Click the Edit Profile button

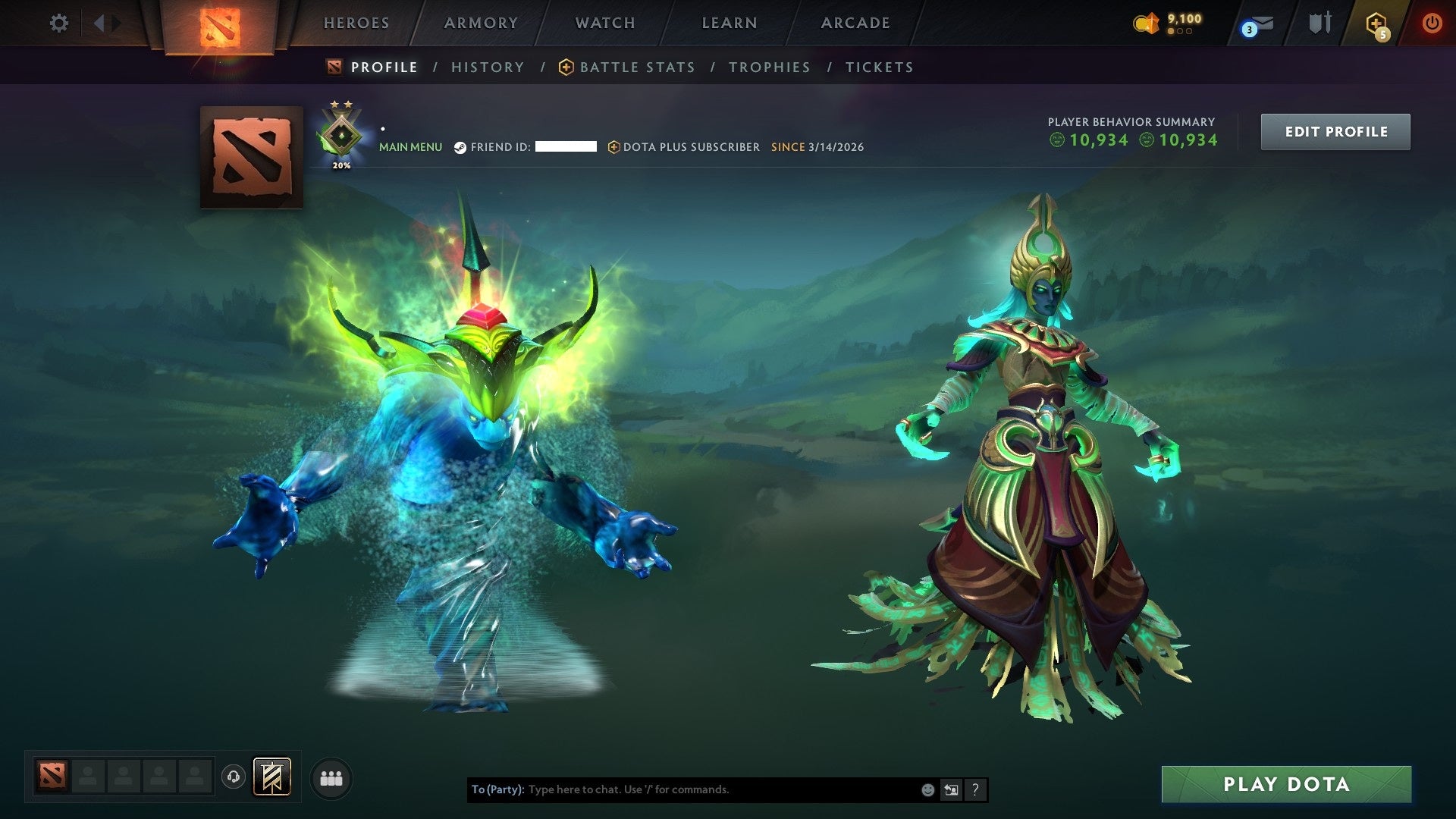click(x=1335, y=130)
